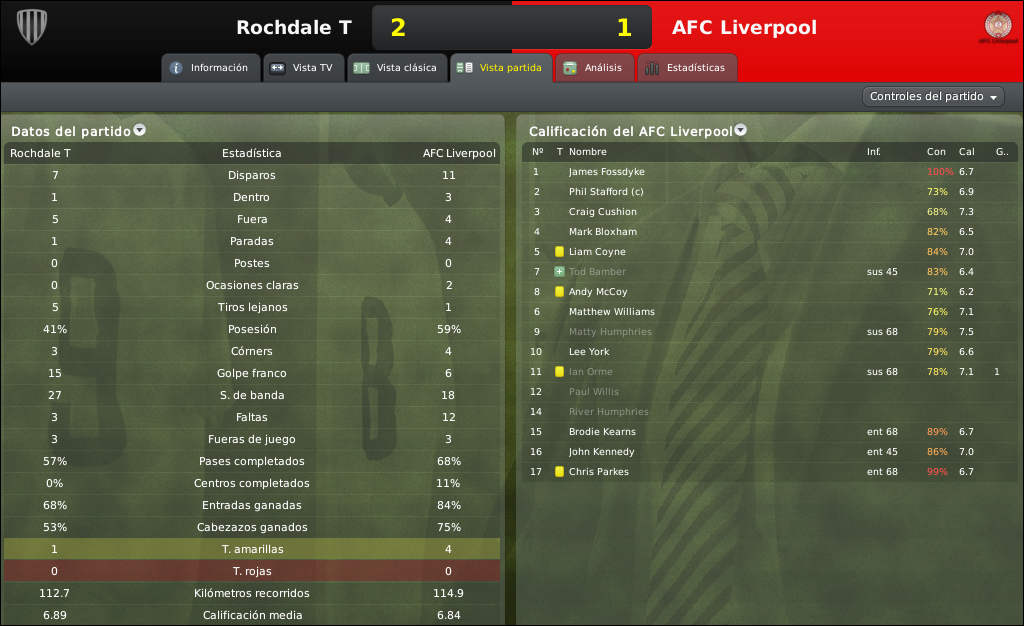
Task: Open Chris Parkes' player entry
Action: pos(599,472)
